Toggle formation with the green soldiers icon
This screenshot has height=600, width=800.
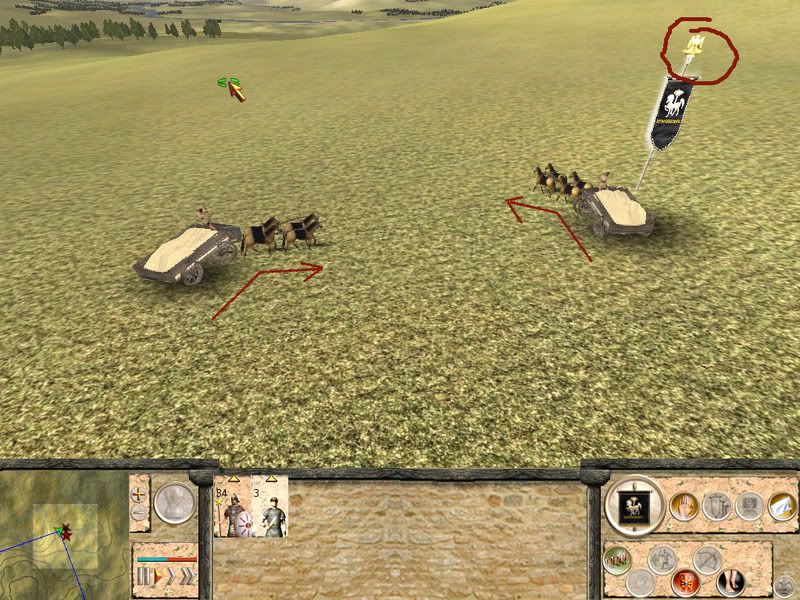coord(617,558)
